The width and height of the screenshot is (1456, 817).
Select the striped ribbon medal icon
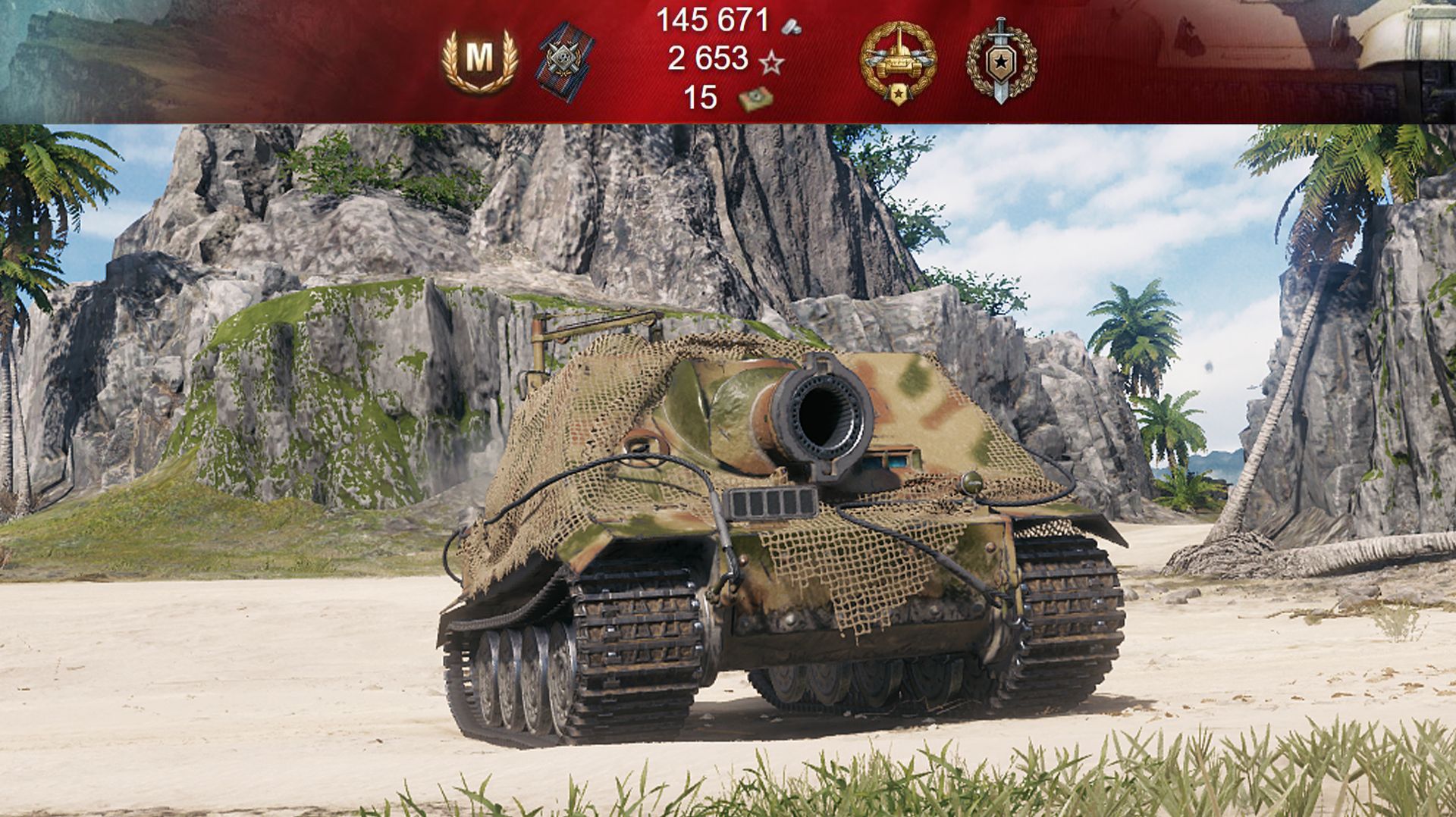566,59
